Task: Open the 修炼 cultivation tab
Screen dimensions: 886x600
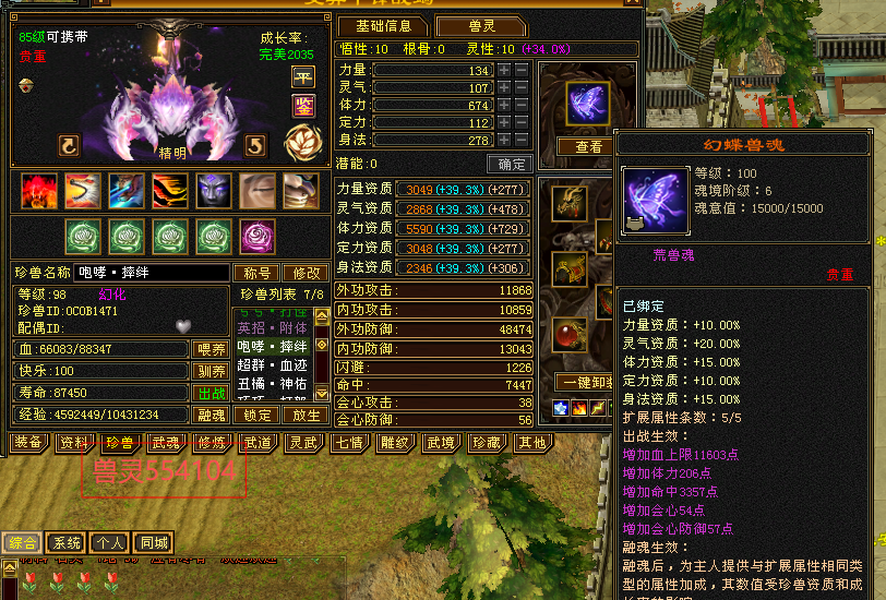Action: point(211,442)
